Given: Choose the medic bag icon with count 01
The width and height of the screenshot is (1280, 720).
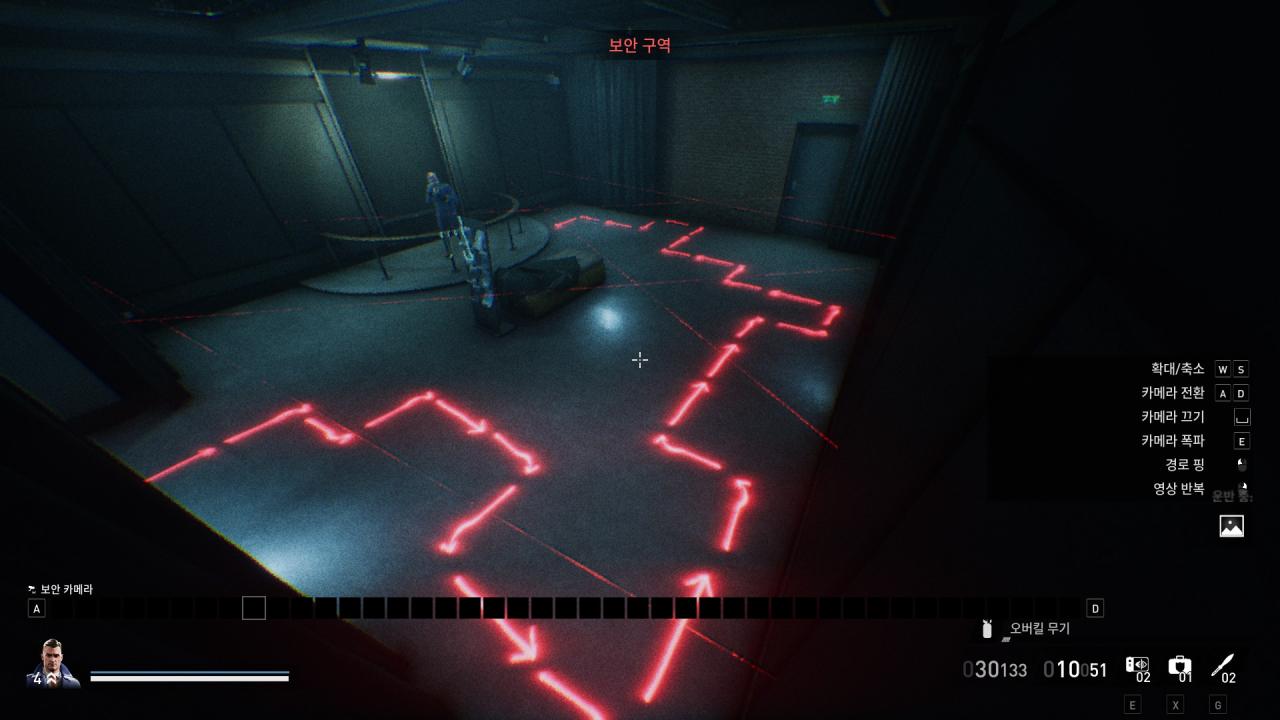Looking at the screenshot, I should coord(1180,665).
